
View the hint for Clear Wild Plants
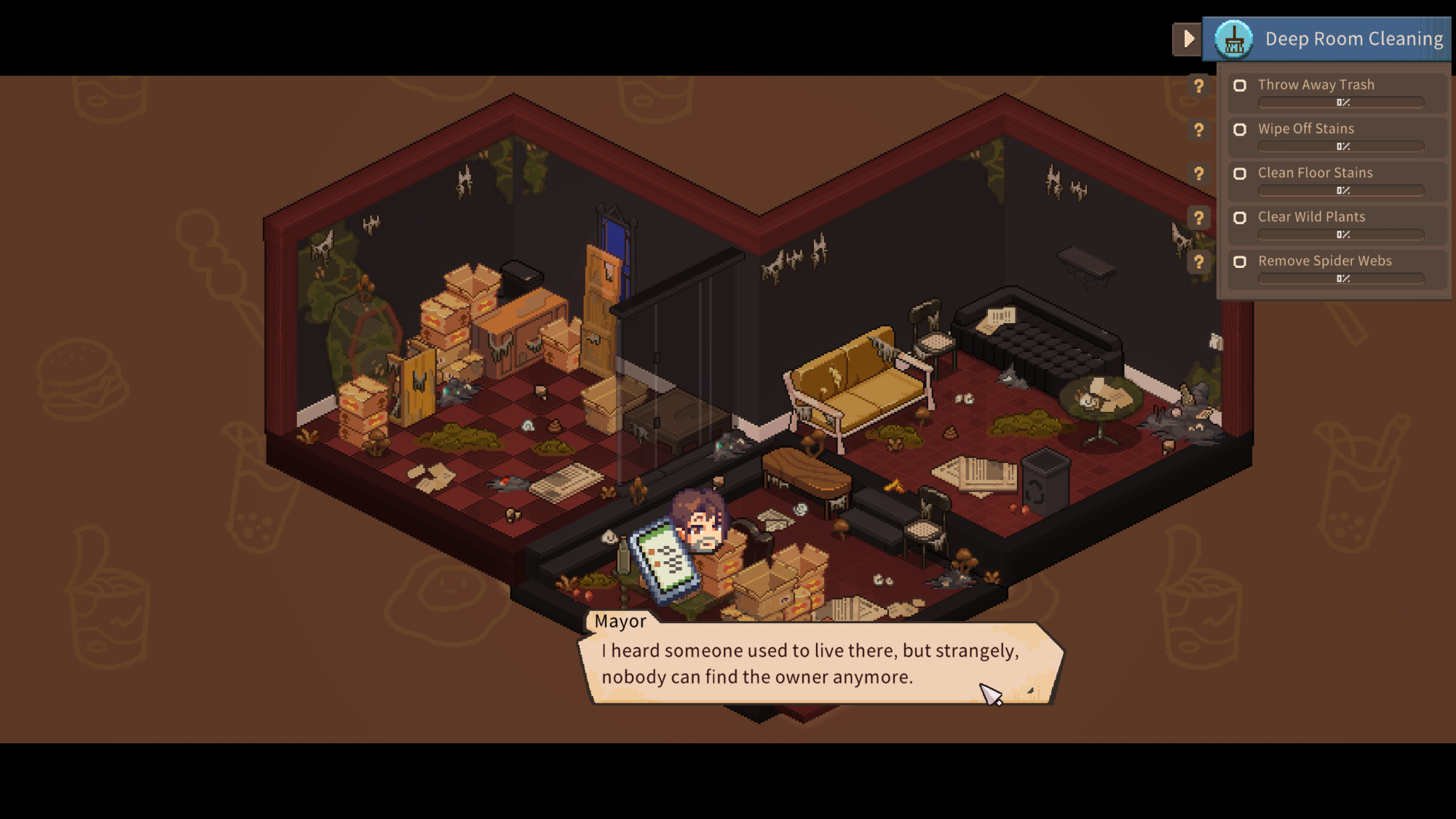(1198, 218)
